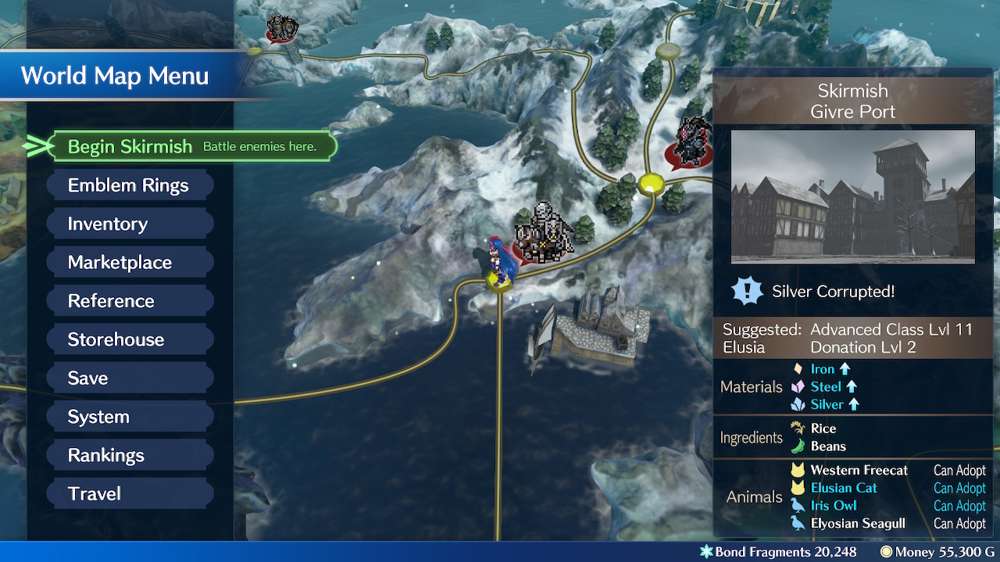Select the Save option

[128, 378]
